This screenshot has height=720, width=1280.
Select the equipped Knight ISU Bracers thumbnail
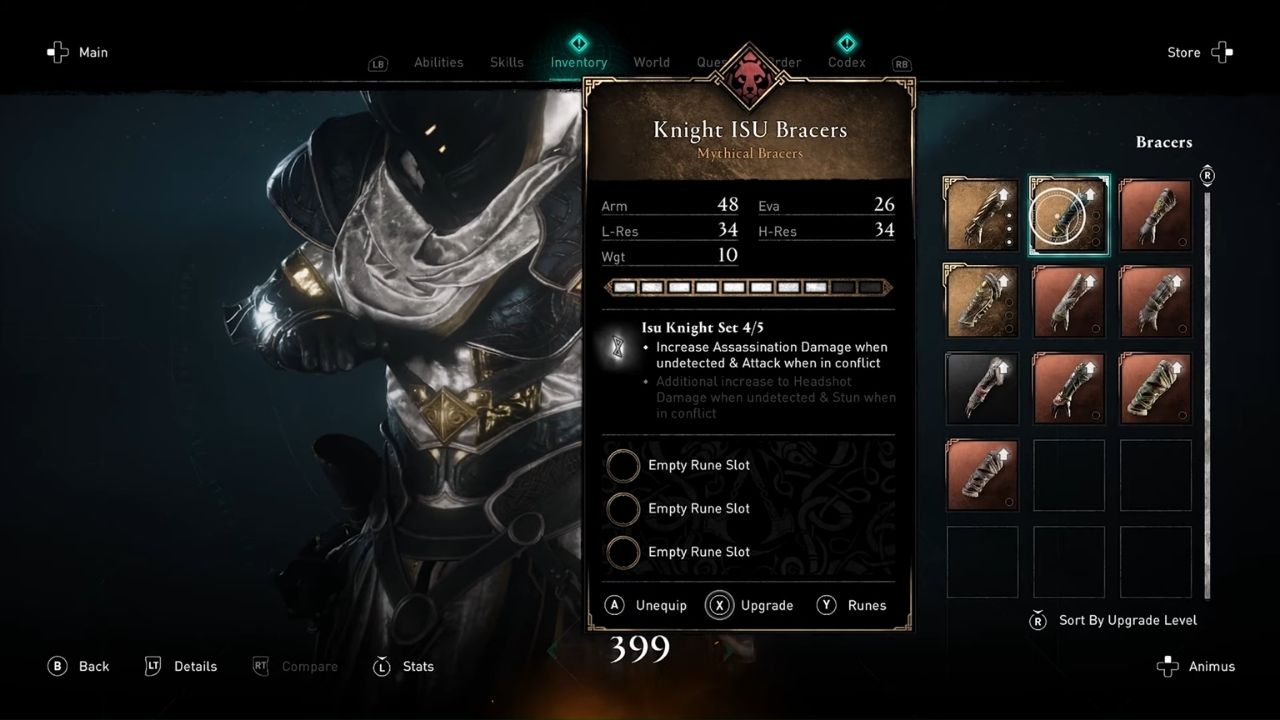(x=1068, y=214)
